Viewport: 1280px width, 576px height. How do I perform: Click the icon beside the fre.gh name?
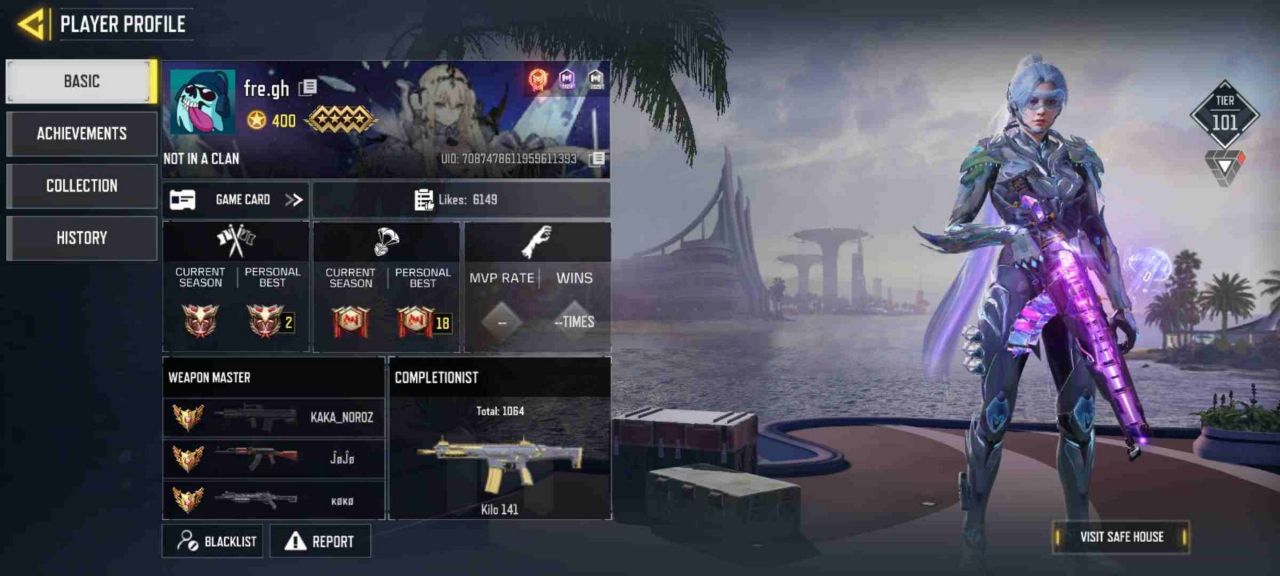(308, 88)
